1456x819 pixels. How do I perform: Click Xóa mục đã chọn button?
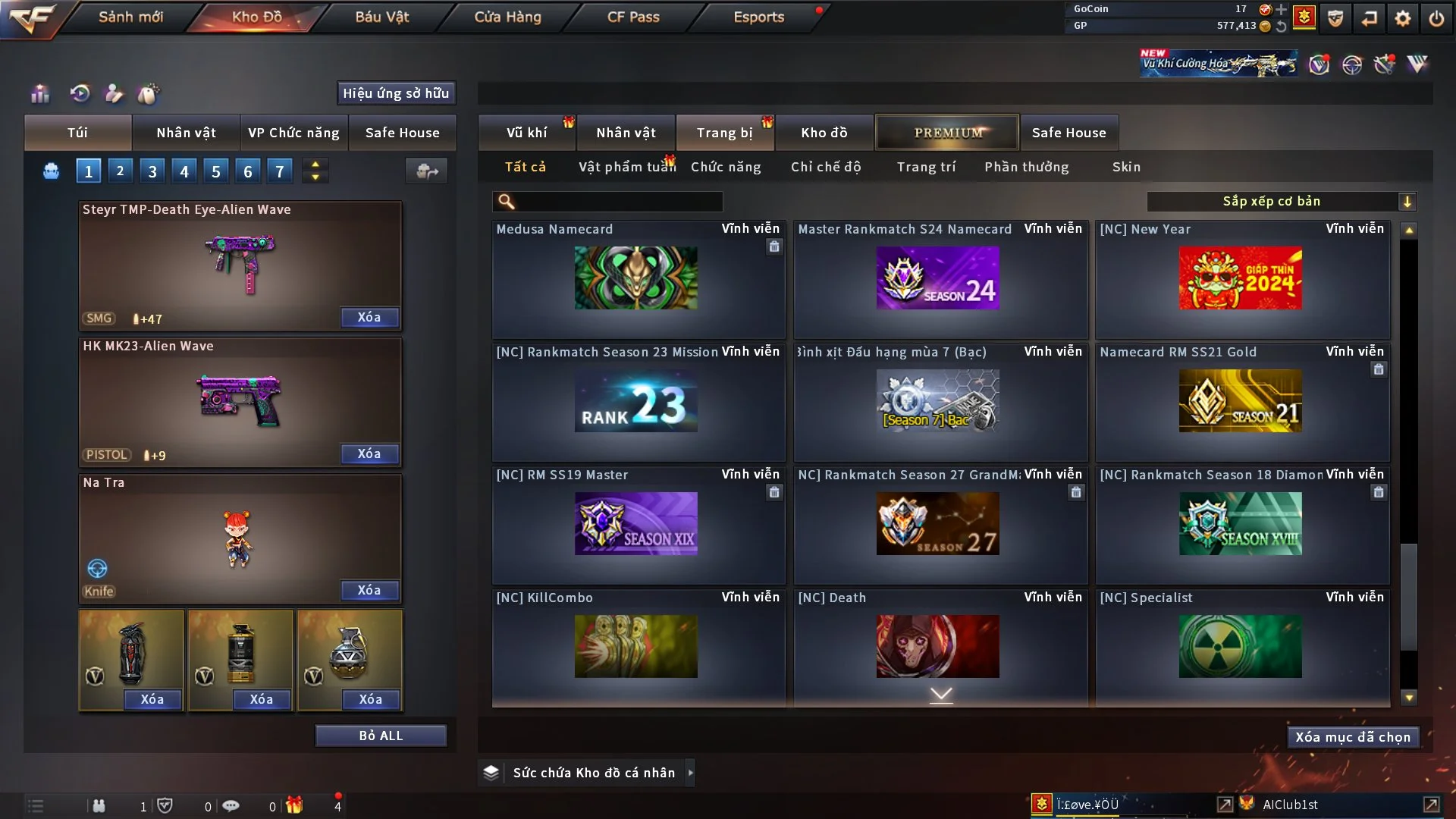1353,737
